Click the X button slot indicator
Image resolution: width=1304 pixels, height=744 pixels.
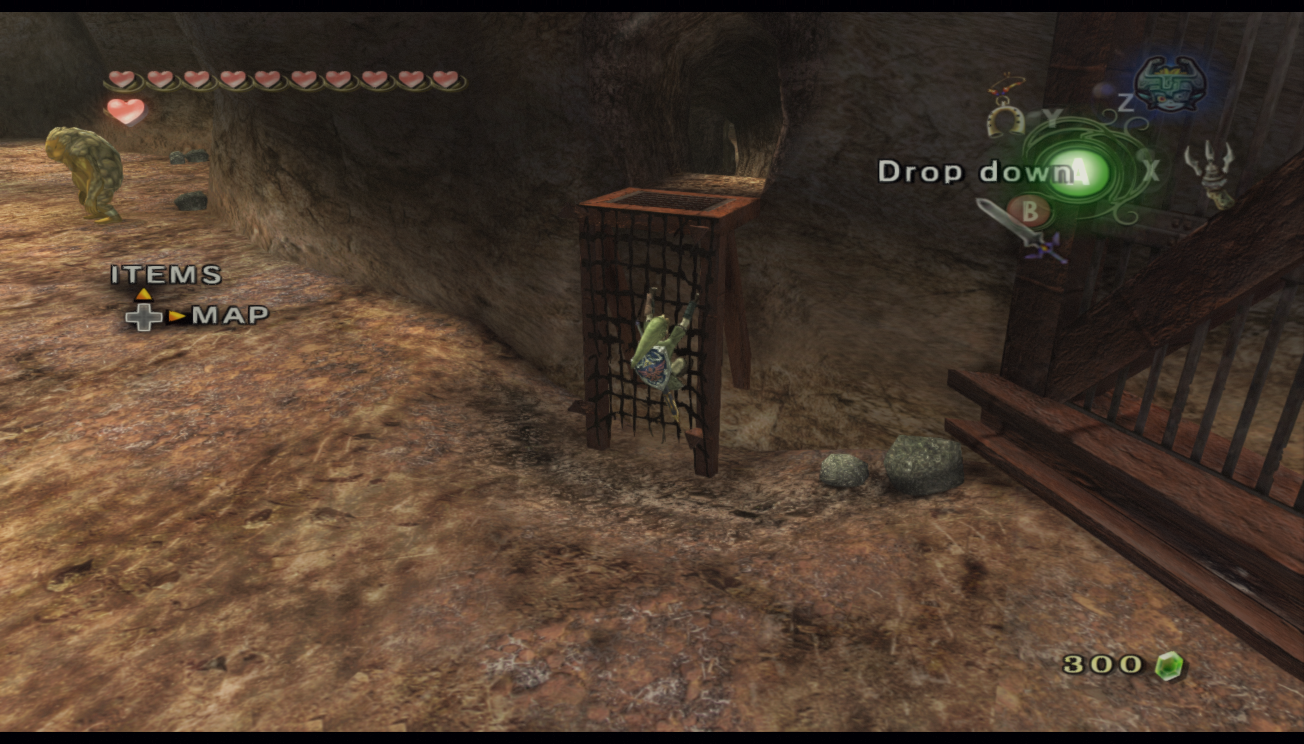pyautogui.click(x=1151, y=172)
